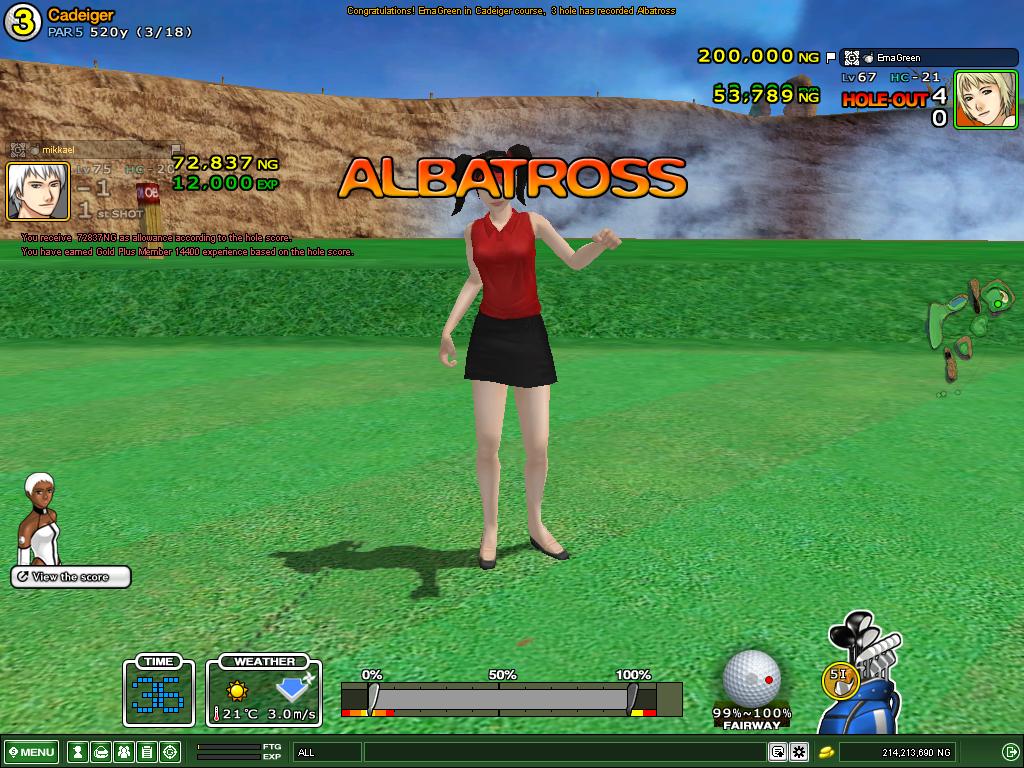
Task: Select the 5I club badge
Action: pyautogui.click(x=840, y=677)
